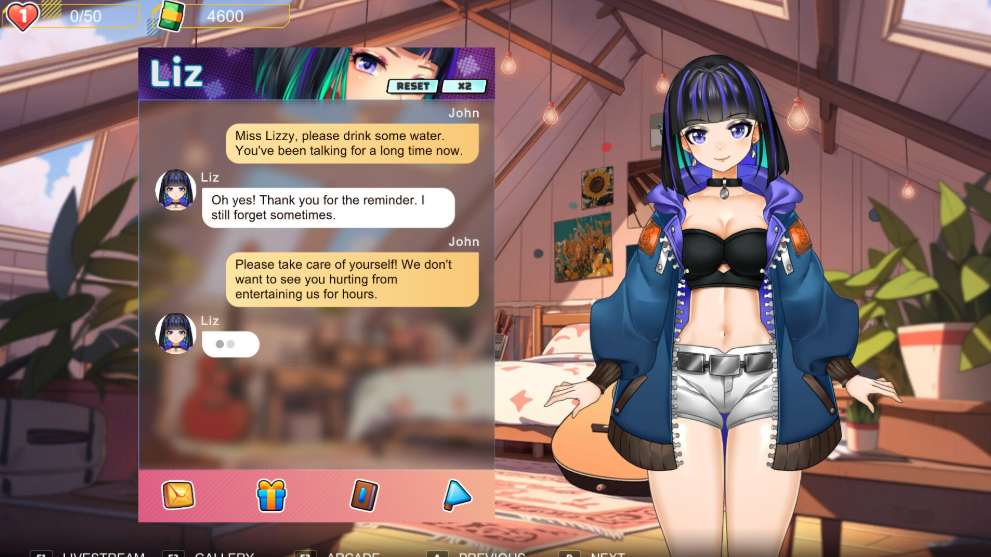
Task: Open the yellow envelope messages icon
Action: 178,494
